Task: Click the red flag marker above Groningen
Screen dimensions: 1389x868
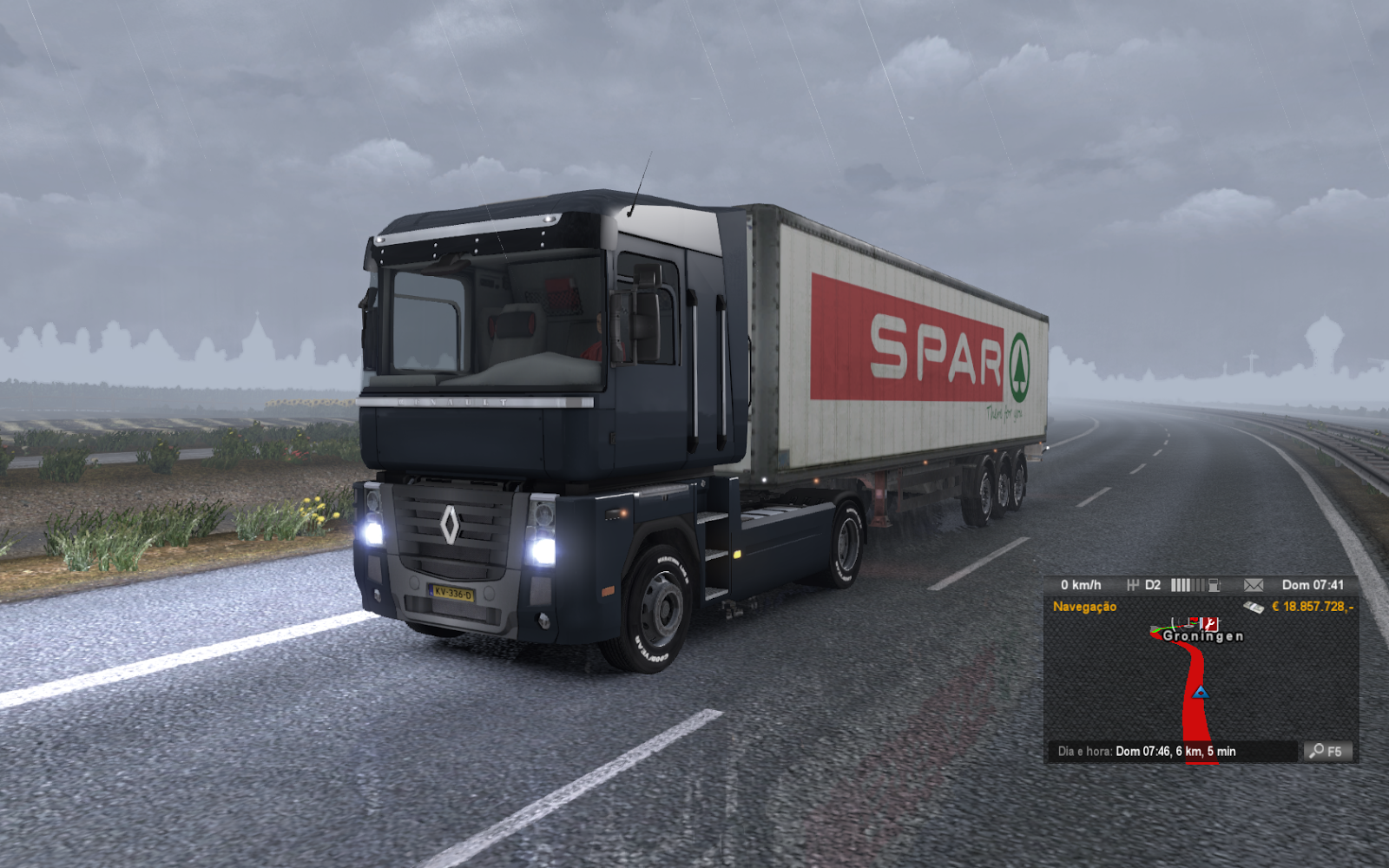Action: (1193, 619)
